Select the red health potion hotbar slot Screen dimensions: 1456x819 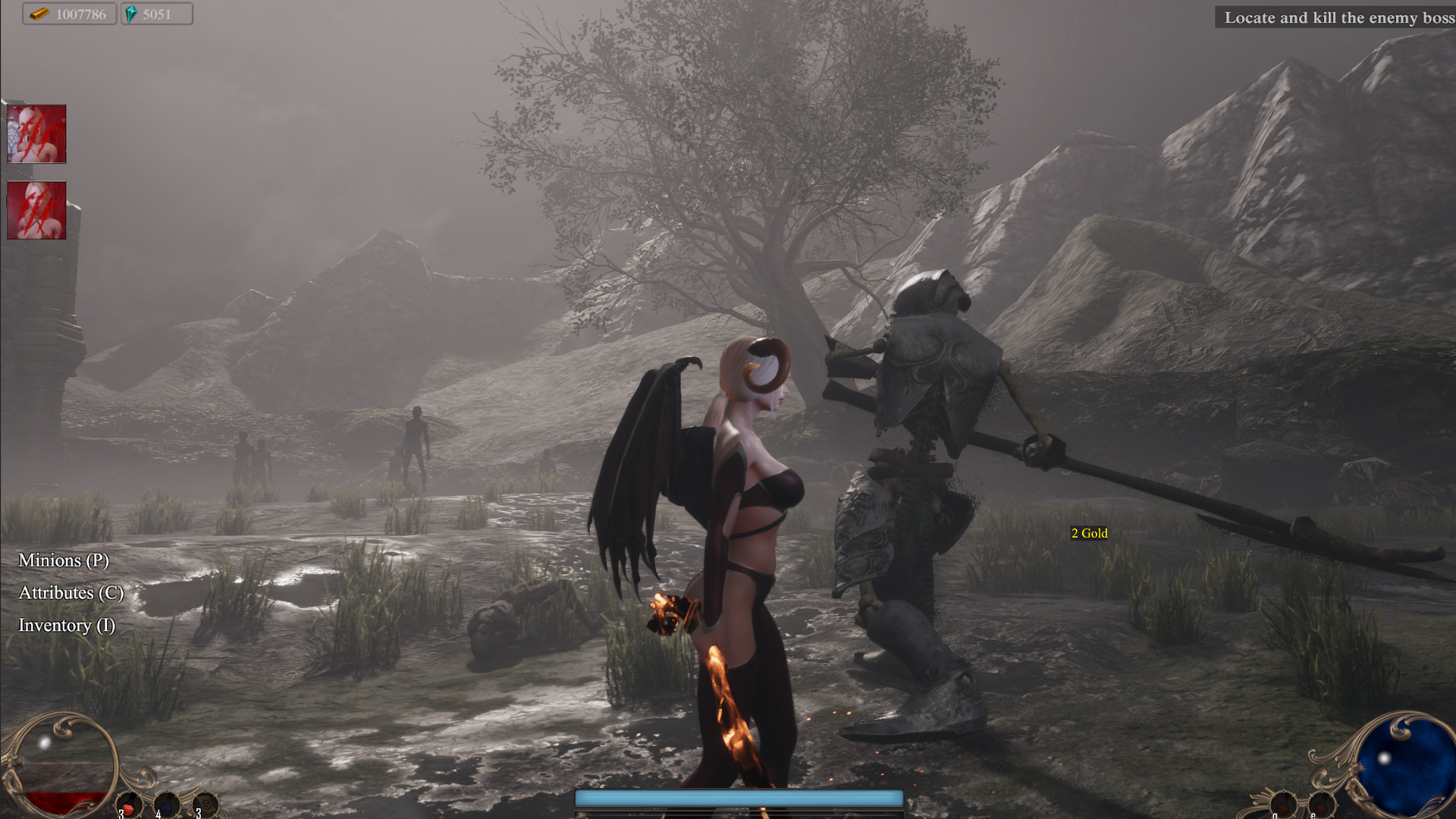coord(129,804)
